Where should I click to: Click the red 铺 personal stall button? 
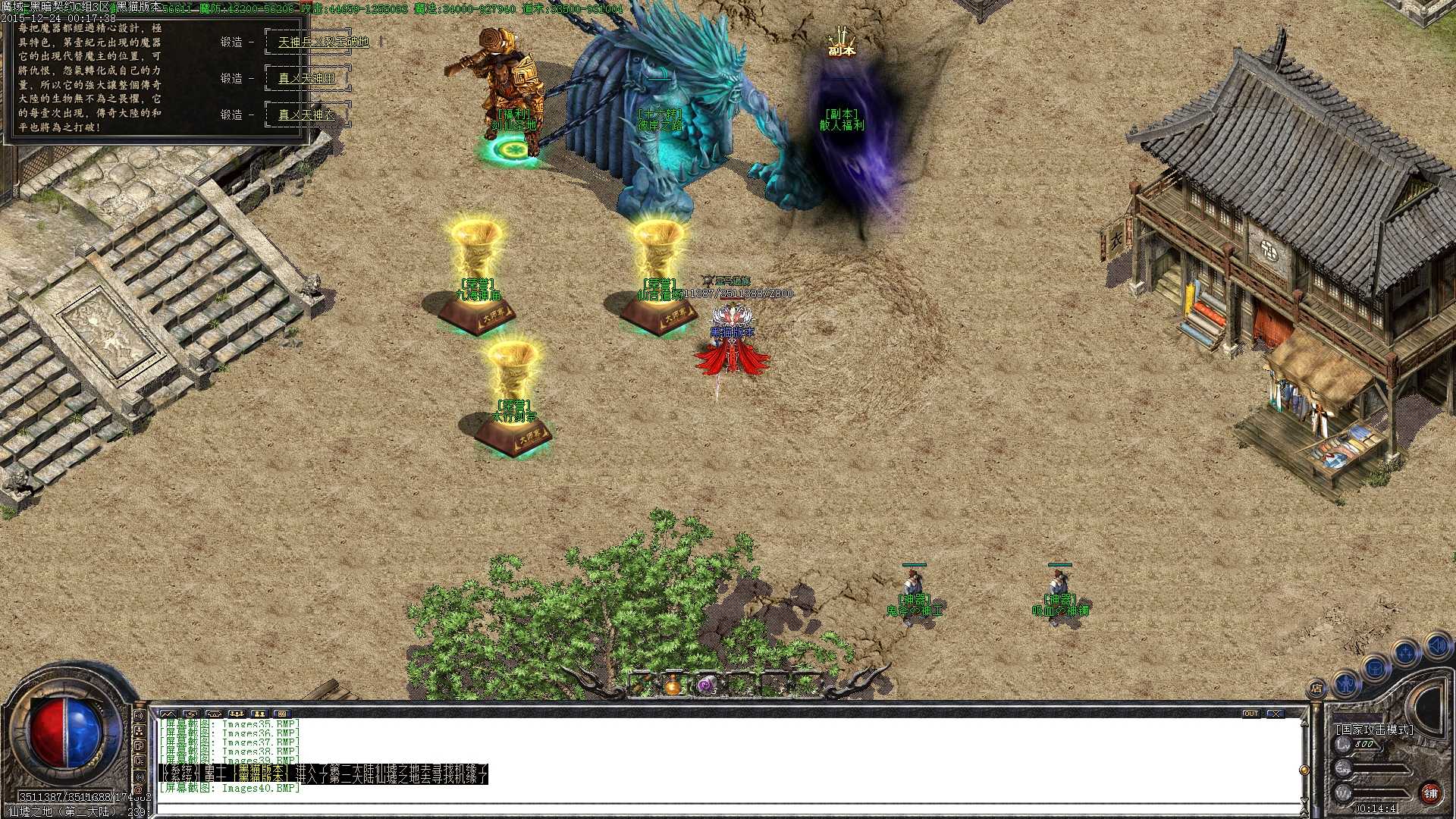coord(1430,793)
